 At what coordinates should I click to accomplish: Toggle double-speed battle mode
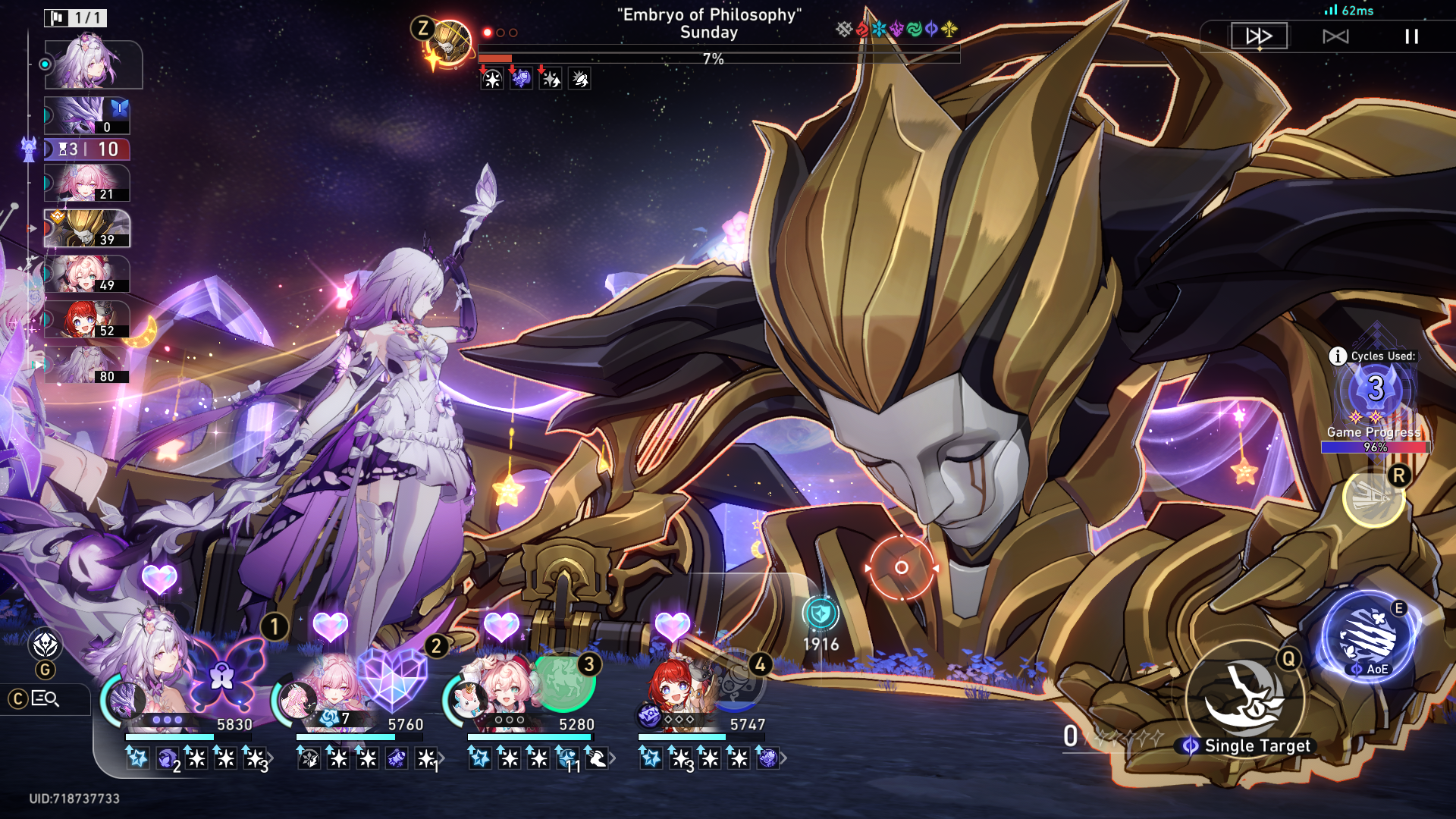[1259, 36]
